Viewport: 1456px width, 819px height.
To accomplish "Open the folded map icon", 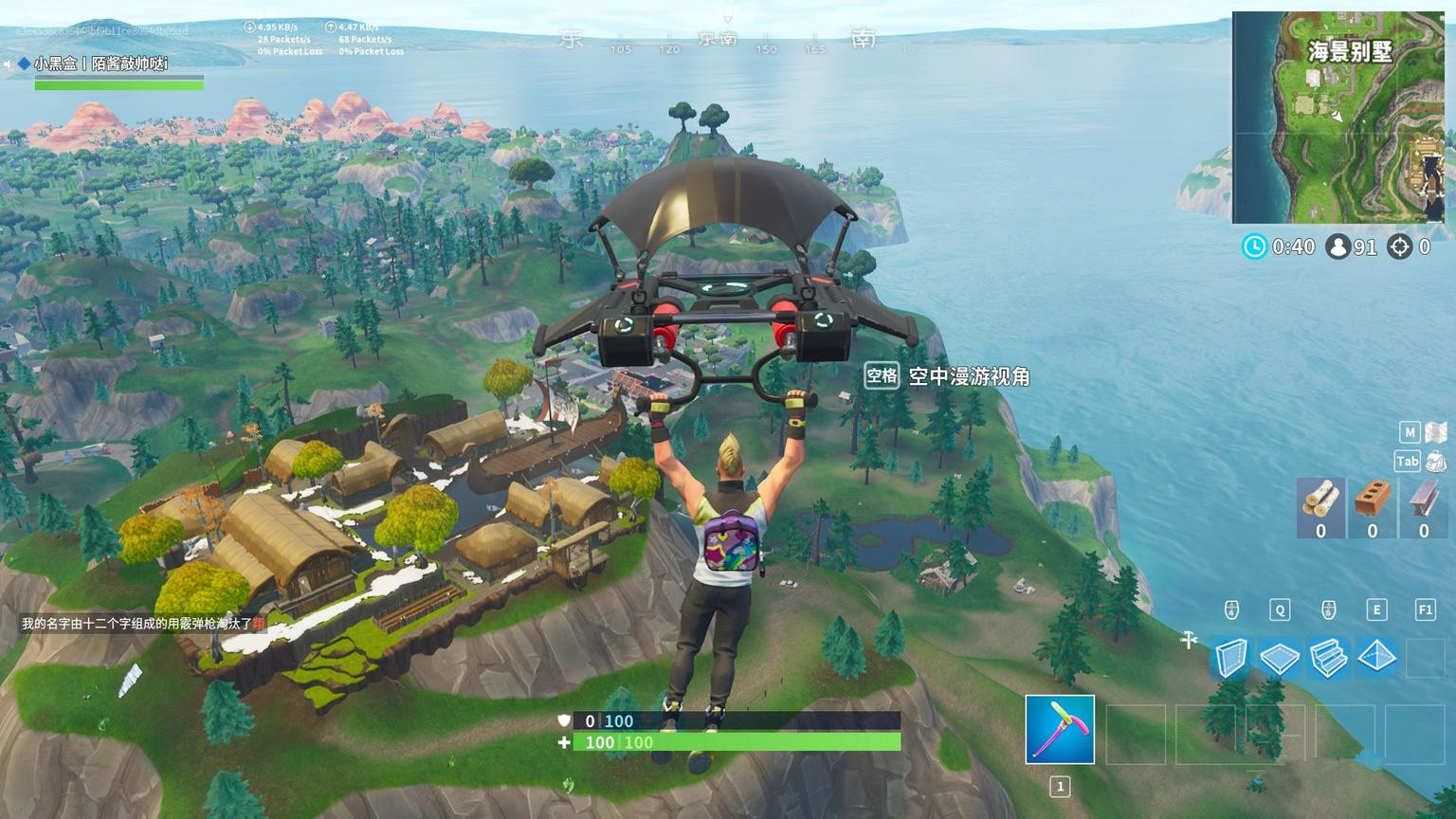I will tap(1436, 432).
